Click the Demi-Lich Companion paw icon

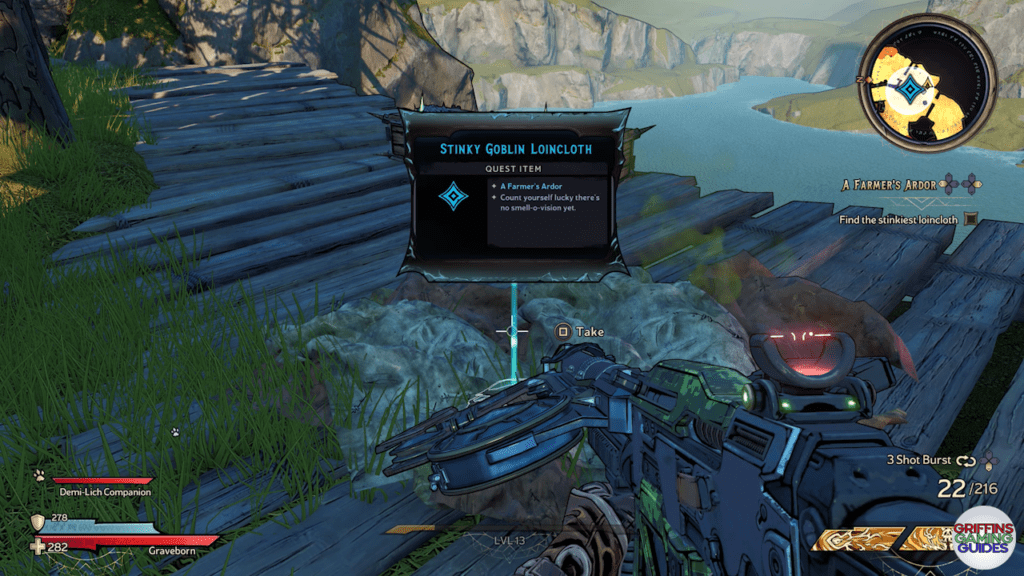point(39,476)
